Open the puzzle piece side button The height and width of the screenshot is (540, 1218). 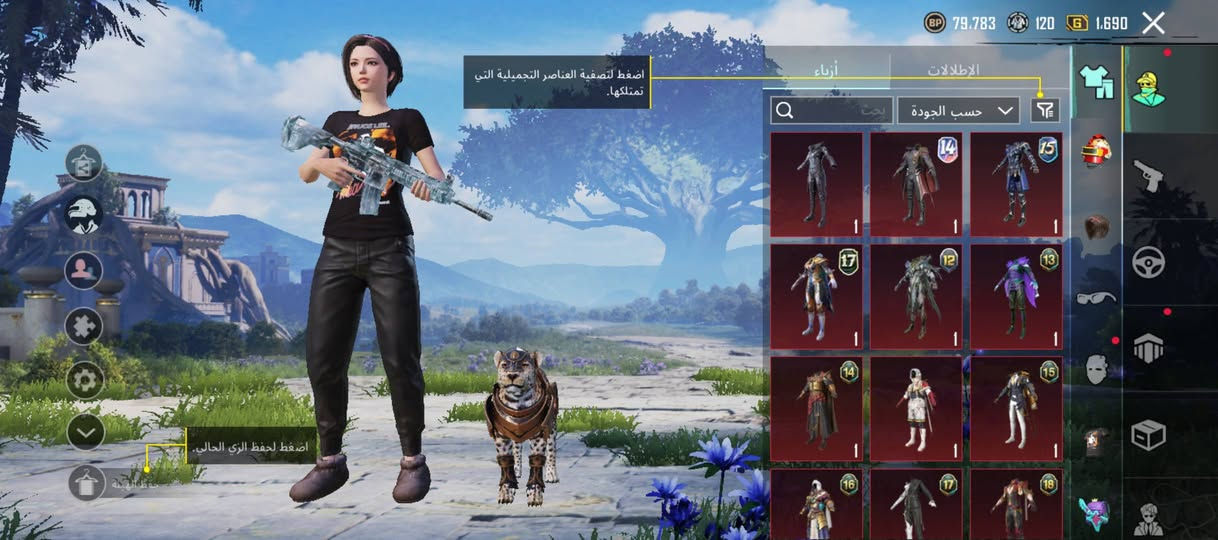coord(85,326)
